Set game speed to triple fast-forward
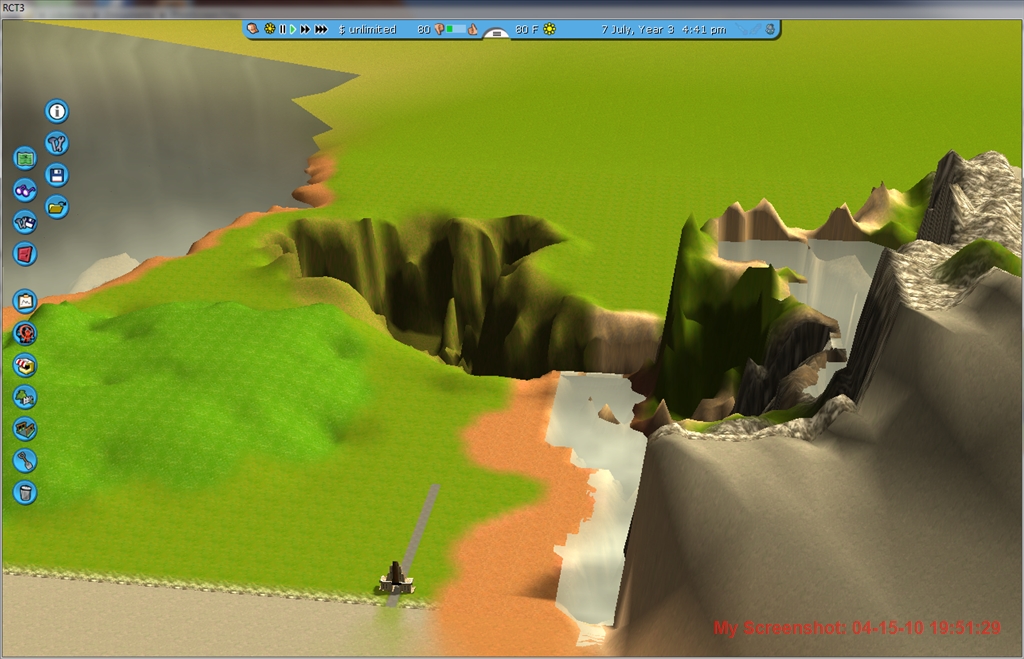 [321, 30]
